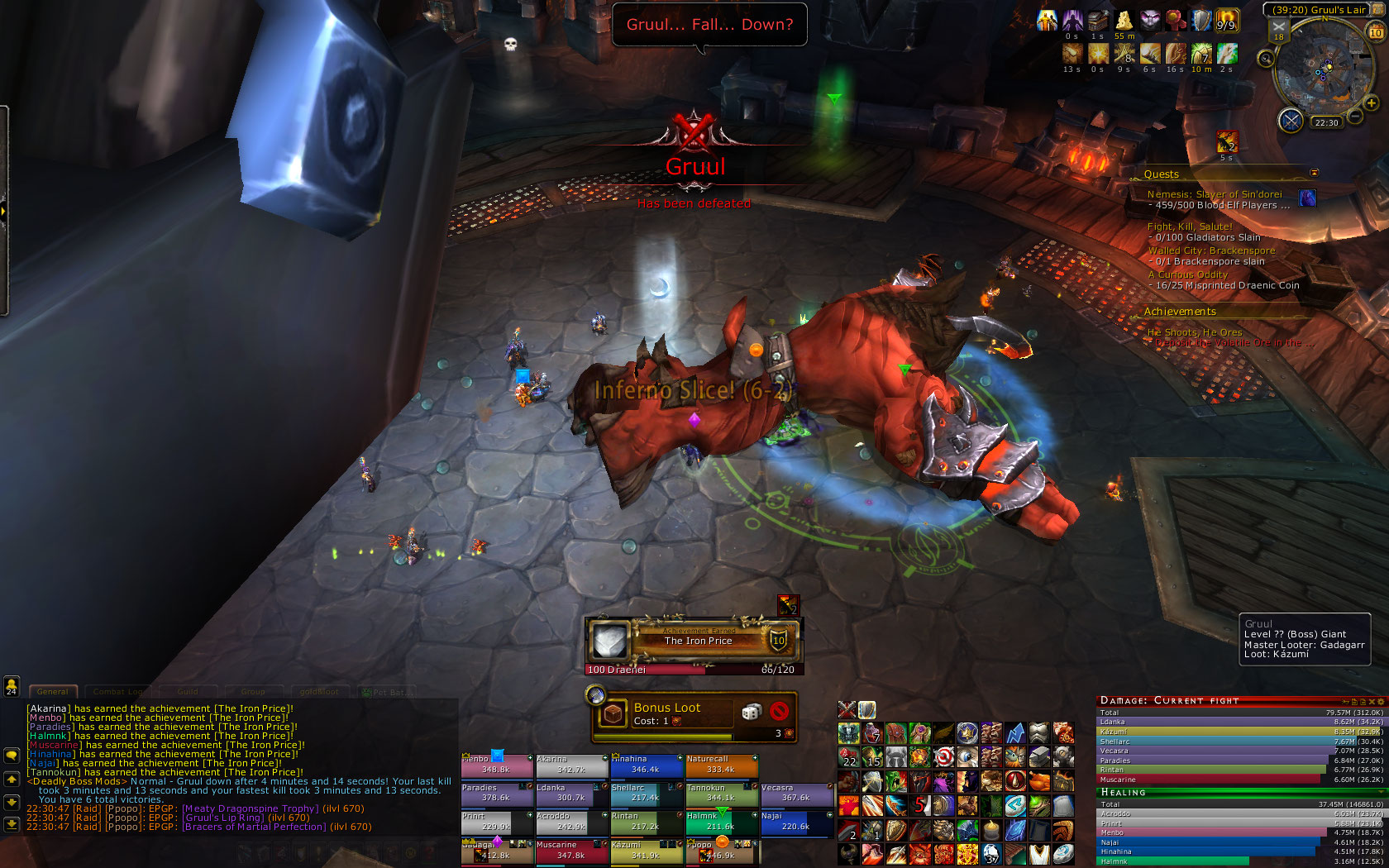This screenshot has height=868, width=1389.
Task: Open the Guild chat tab
Action: click(188, 692)
